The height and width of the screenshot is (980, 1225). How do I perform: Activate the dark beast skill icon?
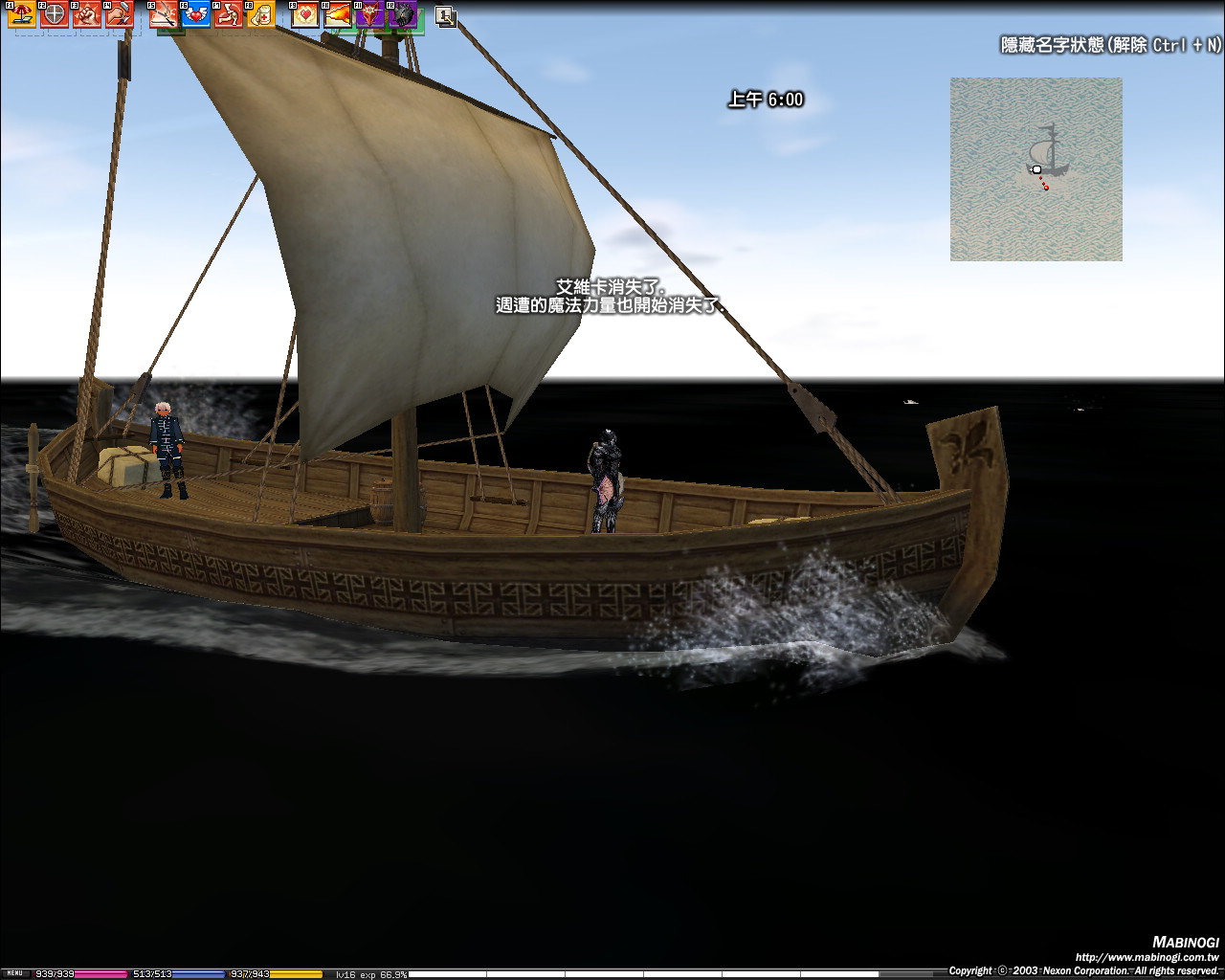tap(403, 14)
